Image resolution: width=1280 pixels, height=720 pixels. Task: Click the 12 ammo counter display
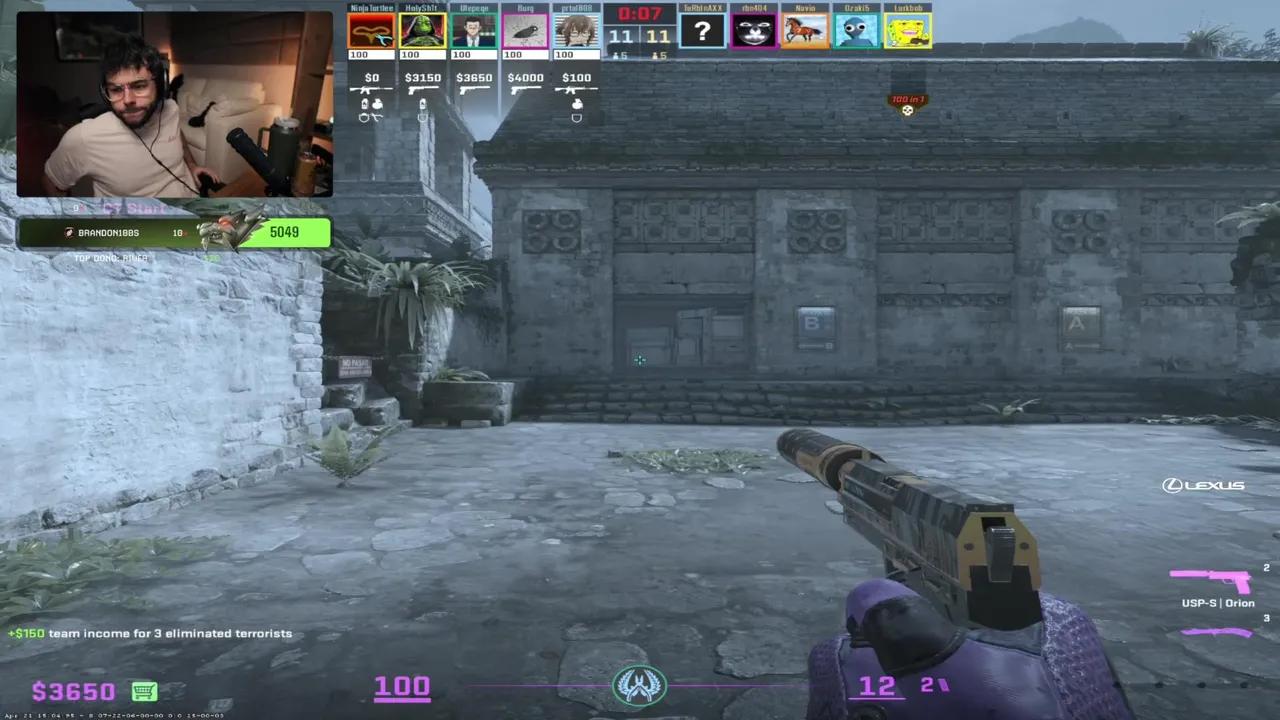point(876,686)
